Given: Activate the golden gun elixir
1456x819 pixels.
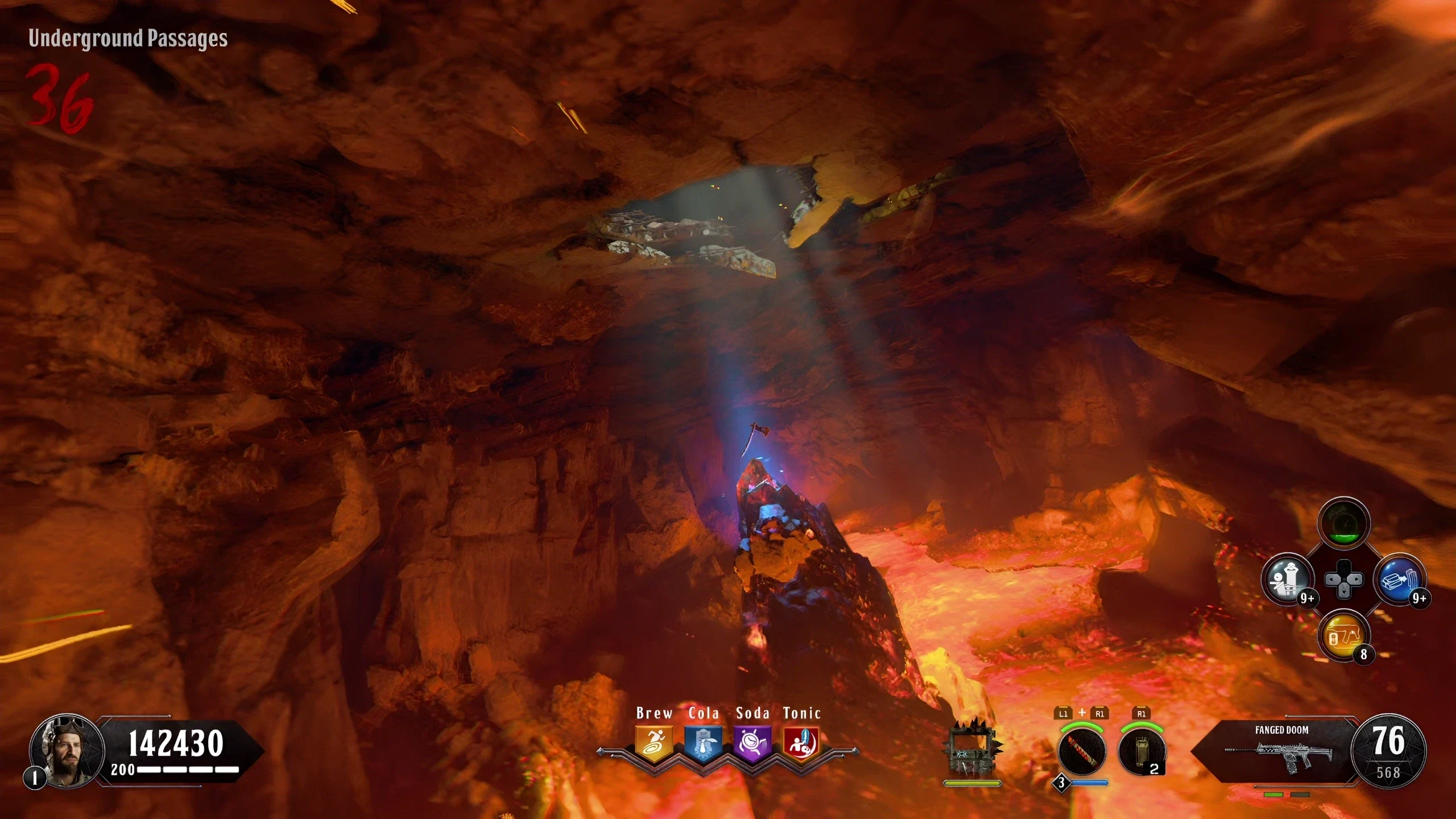Looking at the screenshot, I should [x=1343, y=636].
